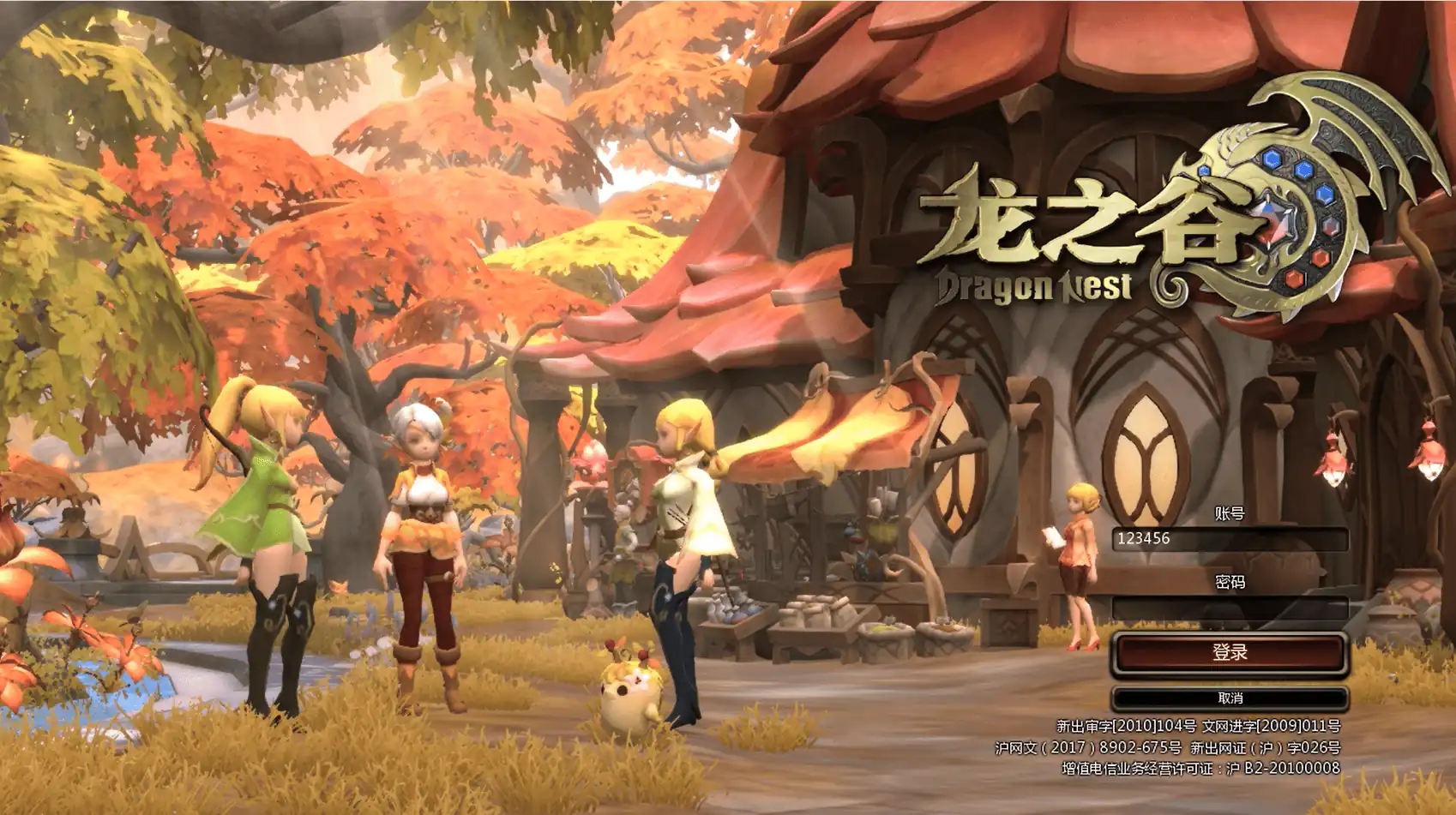Focus the 密码 password field
The height and width of the screenshot is (815, 1456).
1230,608
